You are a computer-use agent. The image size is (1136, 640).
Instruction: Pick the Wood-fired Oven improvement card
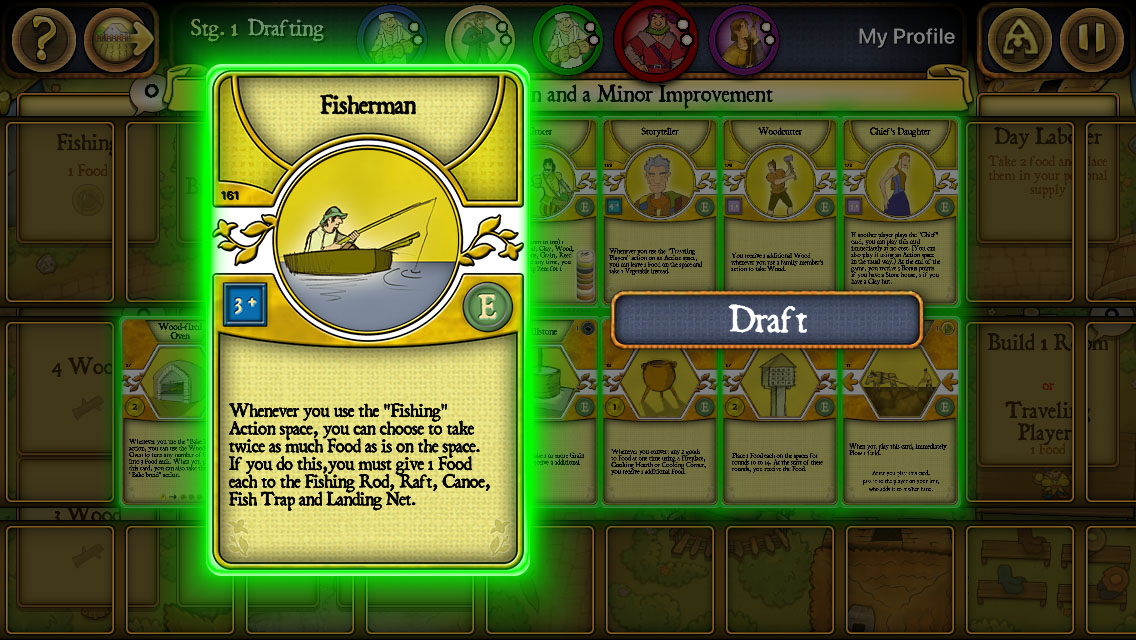click(165, 410)
